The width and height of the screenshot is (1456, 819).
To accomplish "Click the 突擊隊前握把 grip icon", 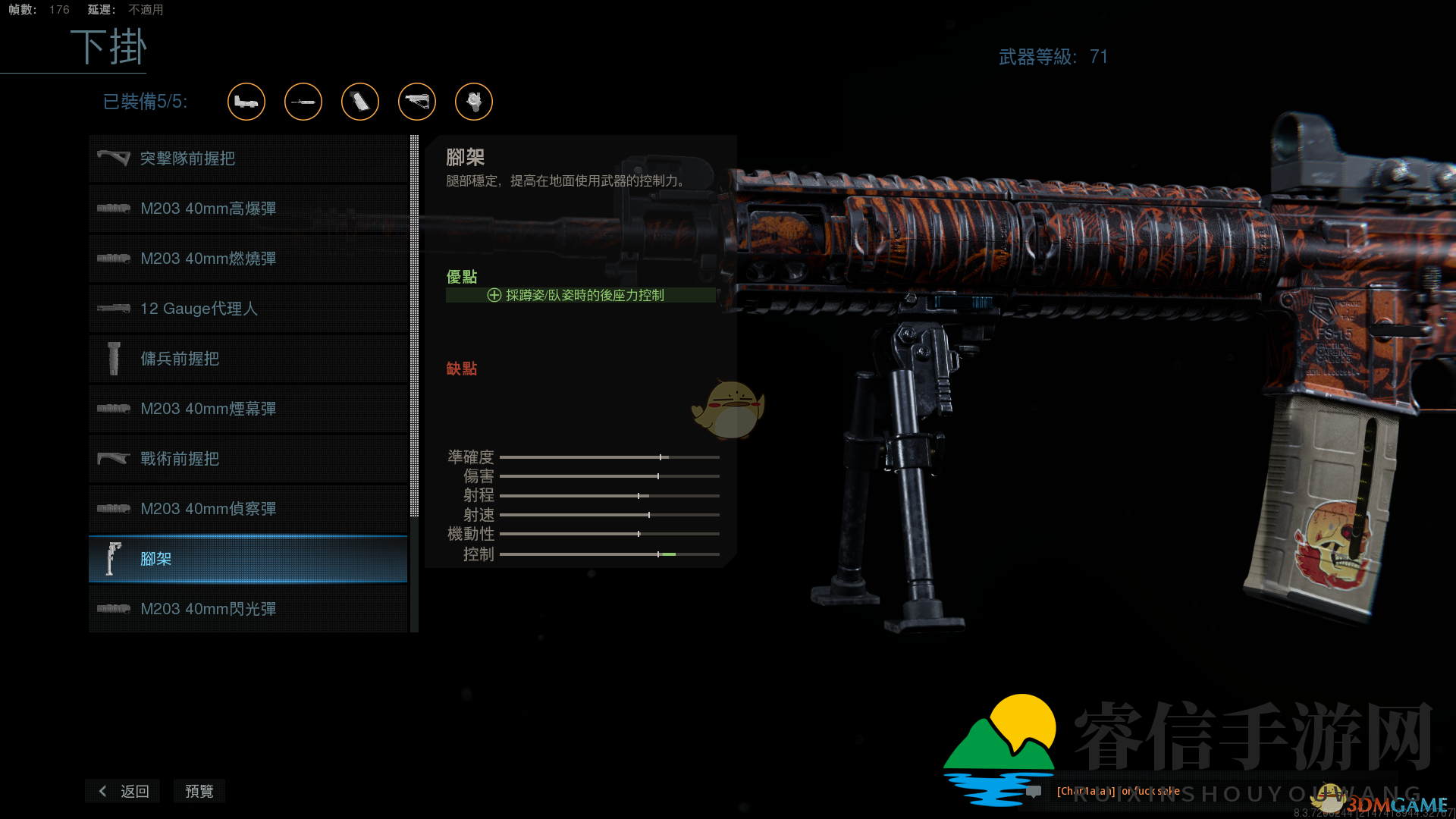I will pos(114,158).
